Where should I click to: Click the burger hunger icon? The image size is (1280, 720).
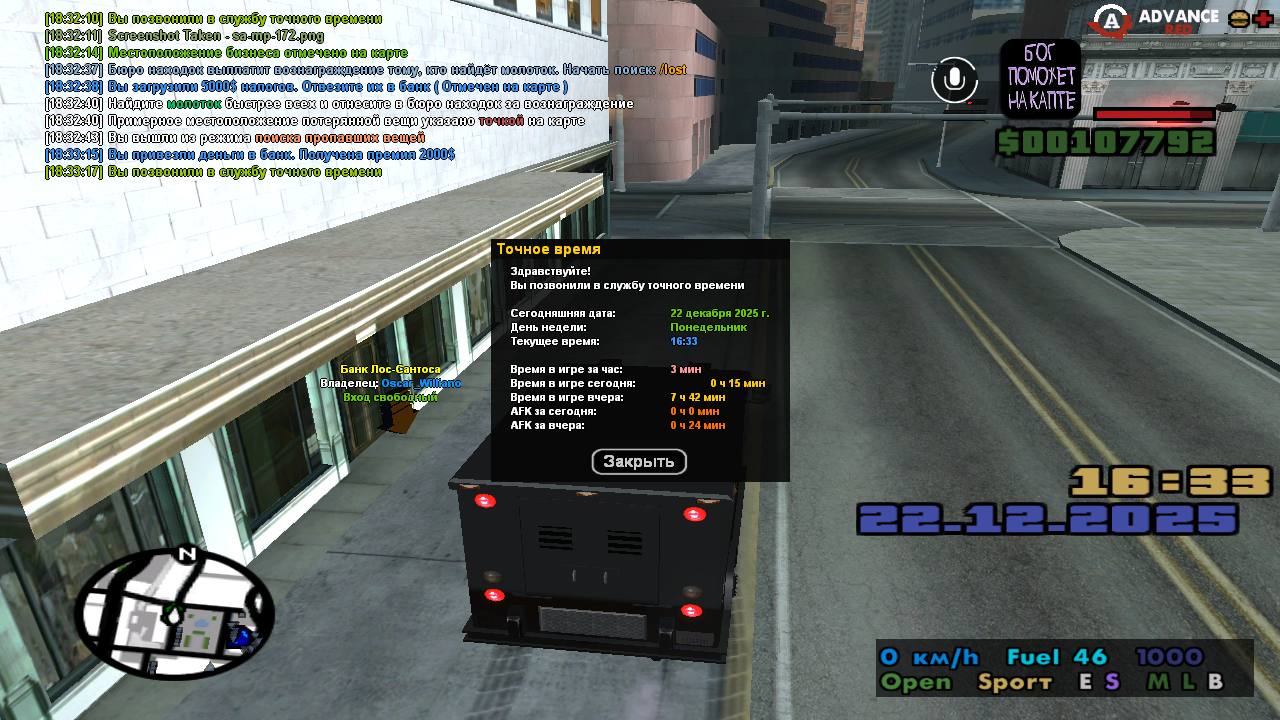coord(1238,19)
